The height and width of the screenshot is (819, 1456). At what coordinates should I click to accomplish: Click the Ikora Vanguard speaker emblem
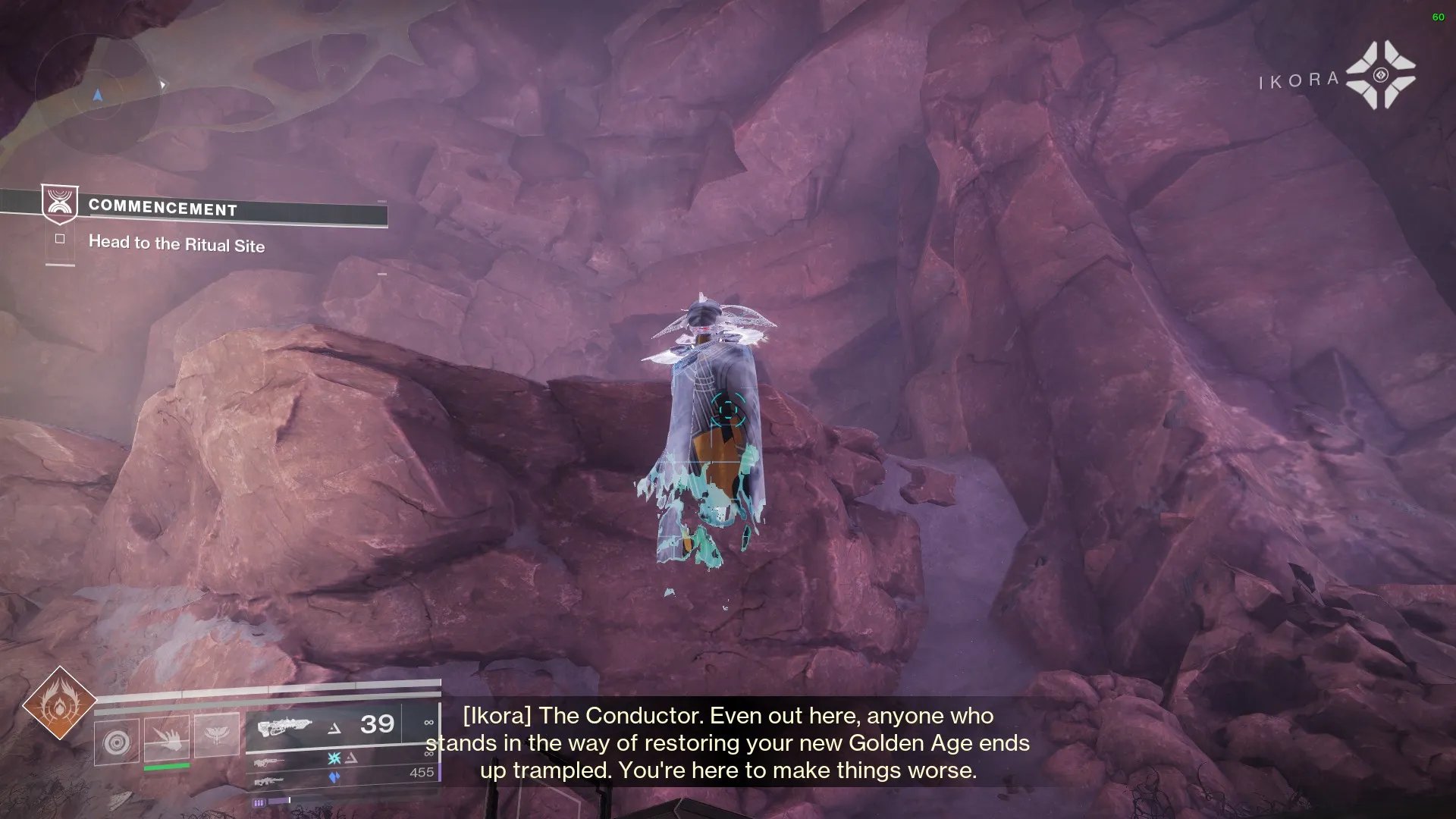click(1380, 75)
